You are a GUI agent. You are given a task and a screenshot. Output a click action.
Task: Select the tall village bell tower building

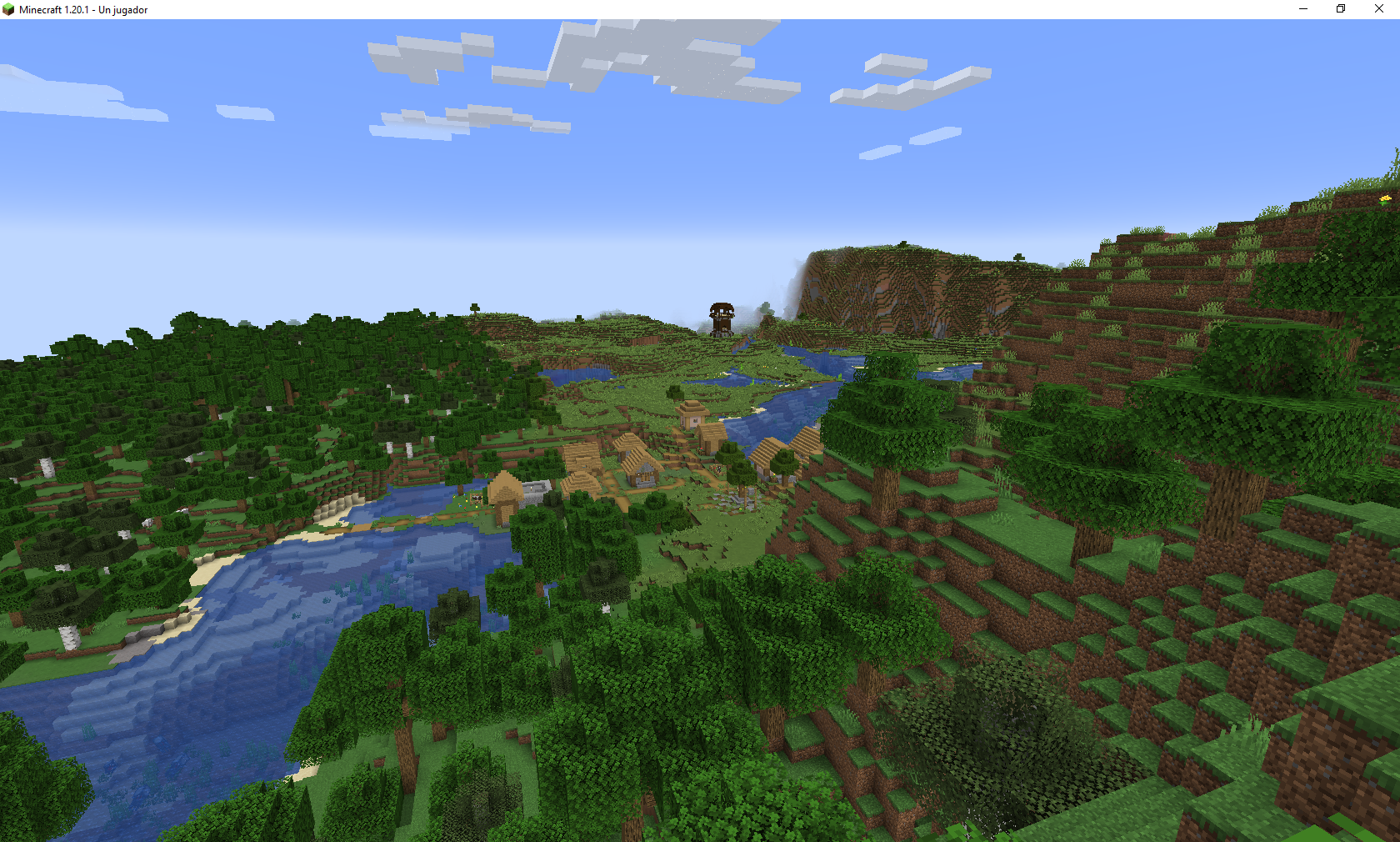click(692, 417)
